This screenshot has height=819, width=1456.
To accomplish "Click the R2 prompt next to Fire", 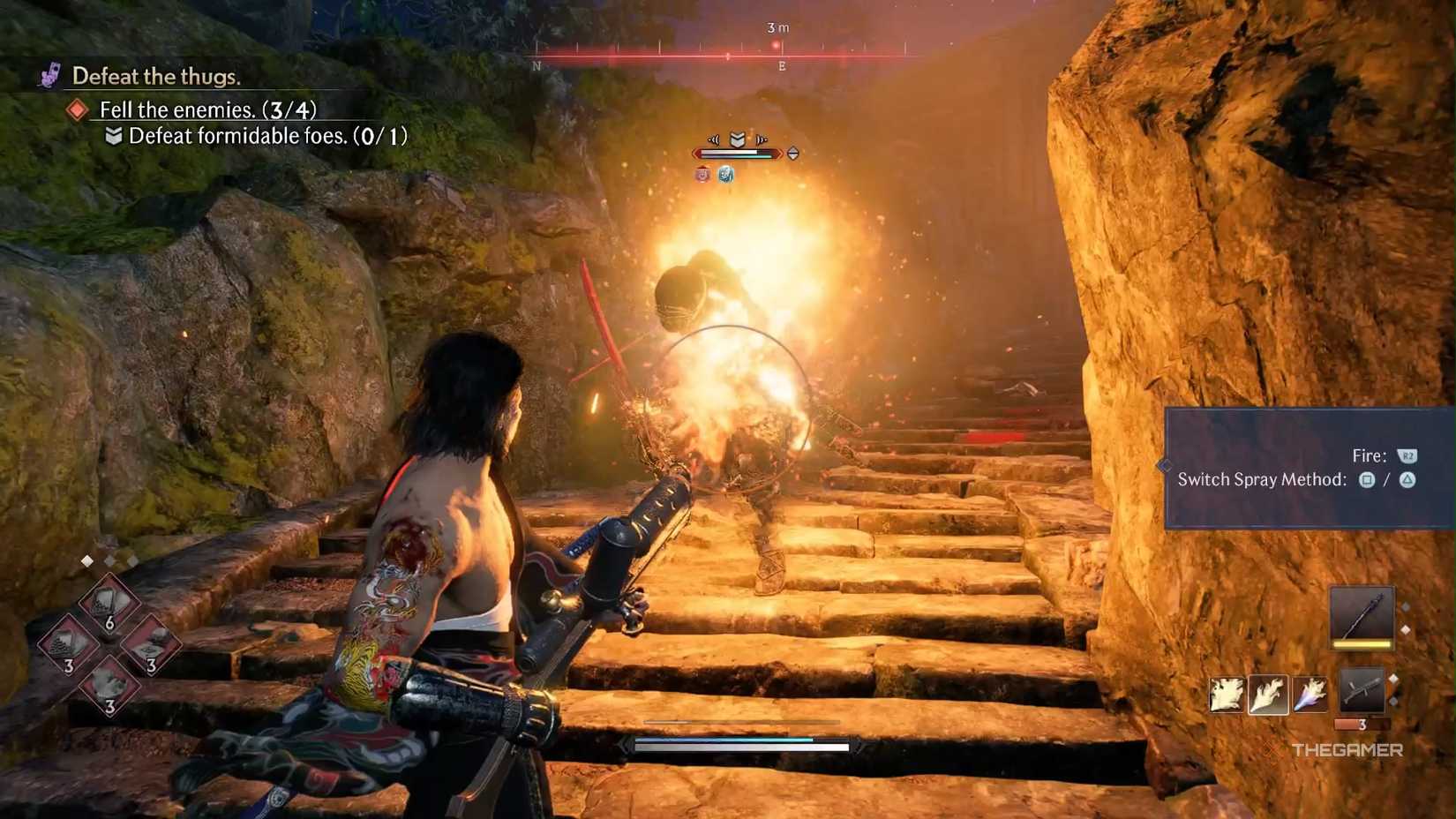I will 1407,455.
